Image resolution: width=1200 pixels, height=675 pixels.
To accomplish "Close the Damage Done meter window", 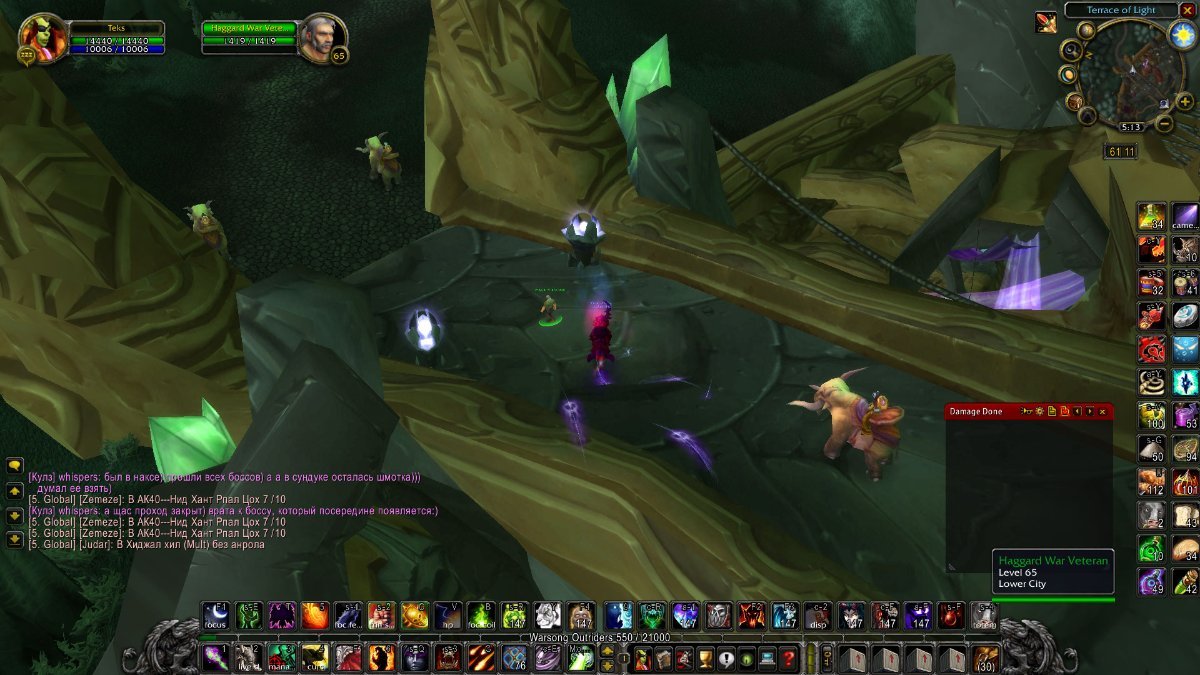I will click(1103, 411).
